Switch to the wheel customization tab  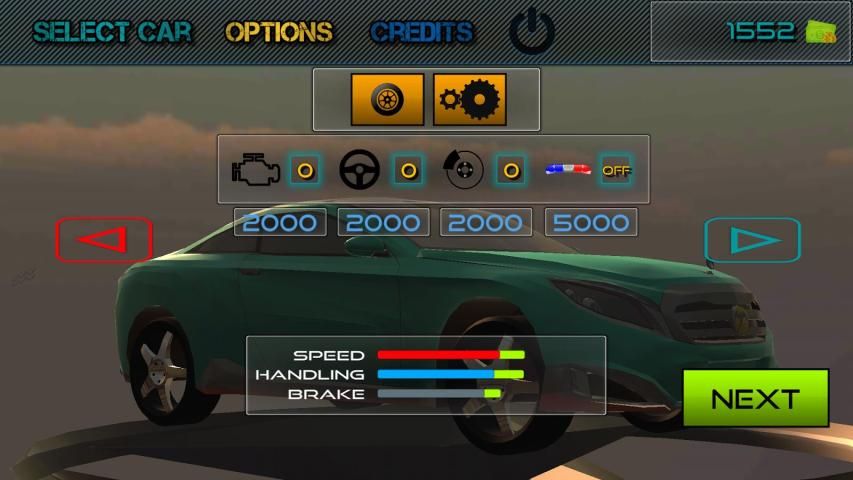click(387, 100)
